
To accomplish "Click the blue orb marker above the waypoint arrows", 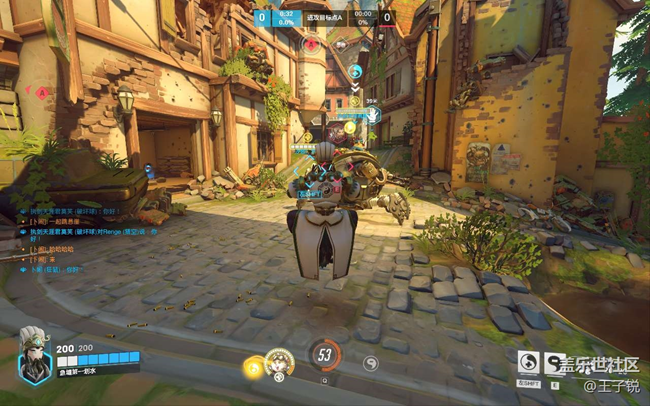I will [x=355, y=72].
